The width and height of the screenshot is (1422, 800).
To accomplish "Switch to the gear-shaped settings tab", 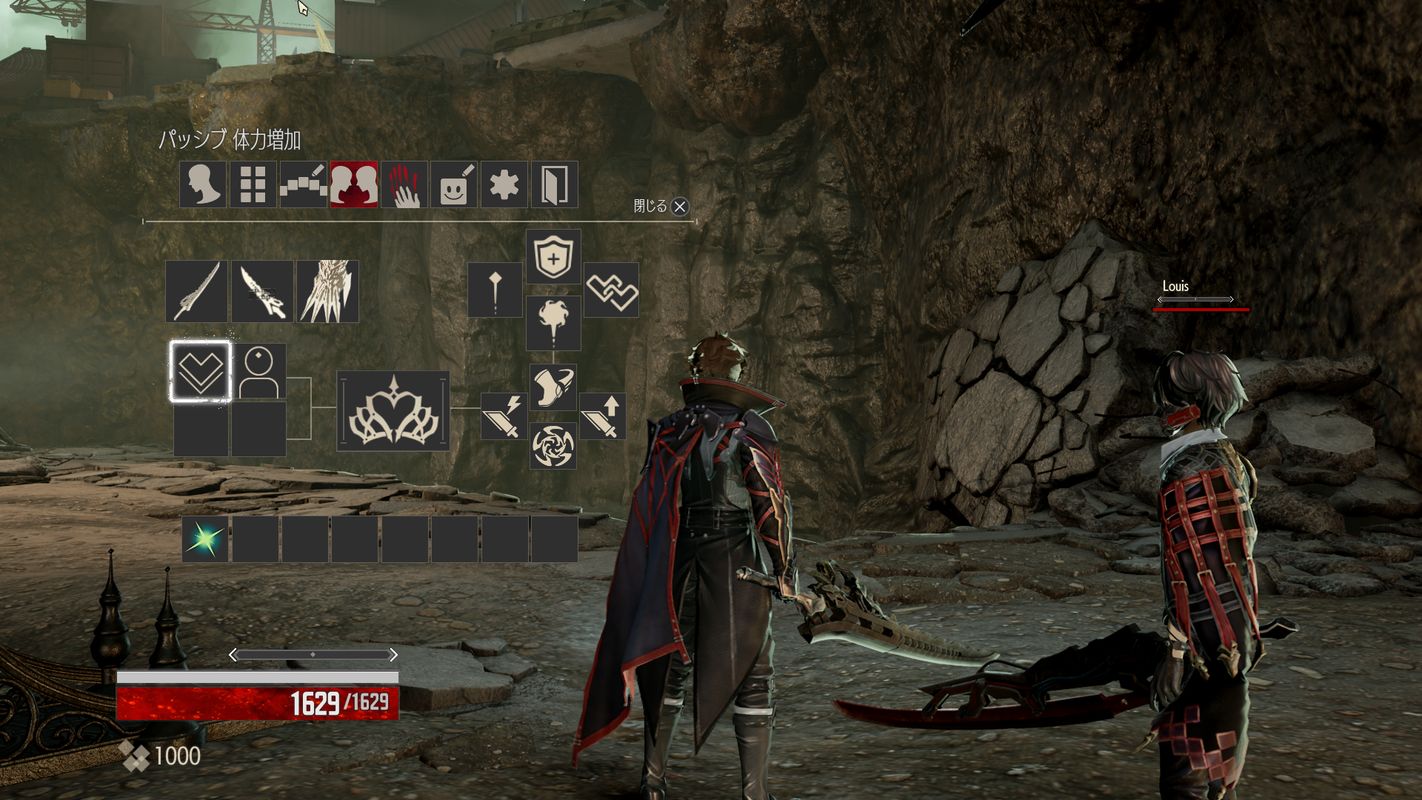I will (504, 184).
